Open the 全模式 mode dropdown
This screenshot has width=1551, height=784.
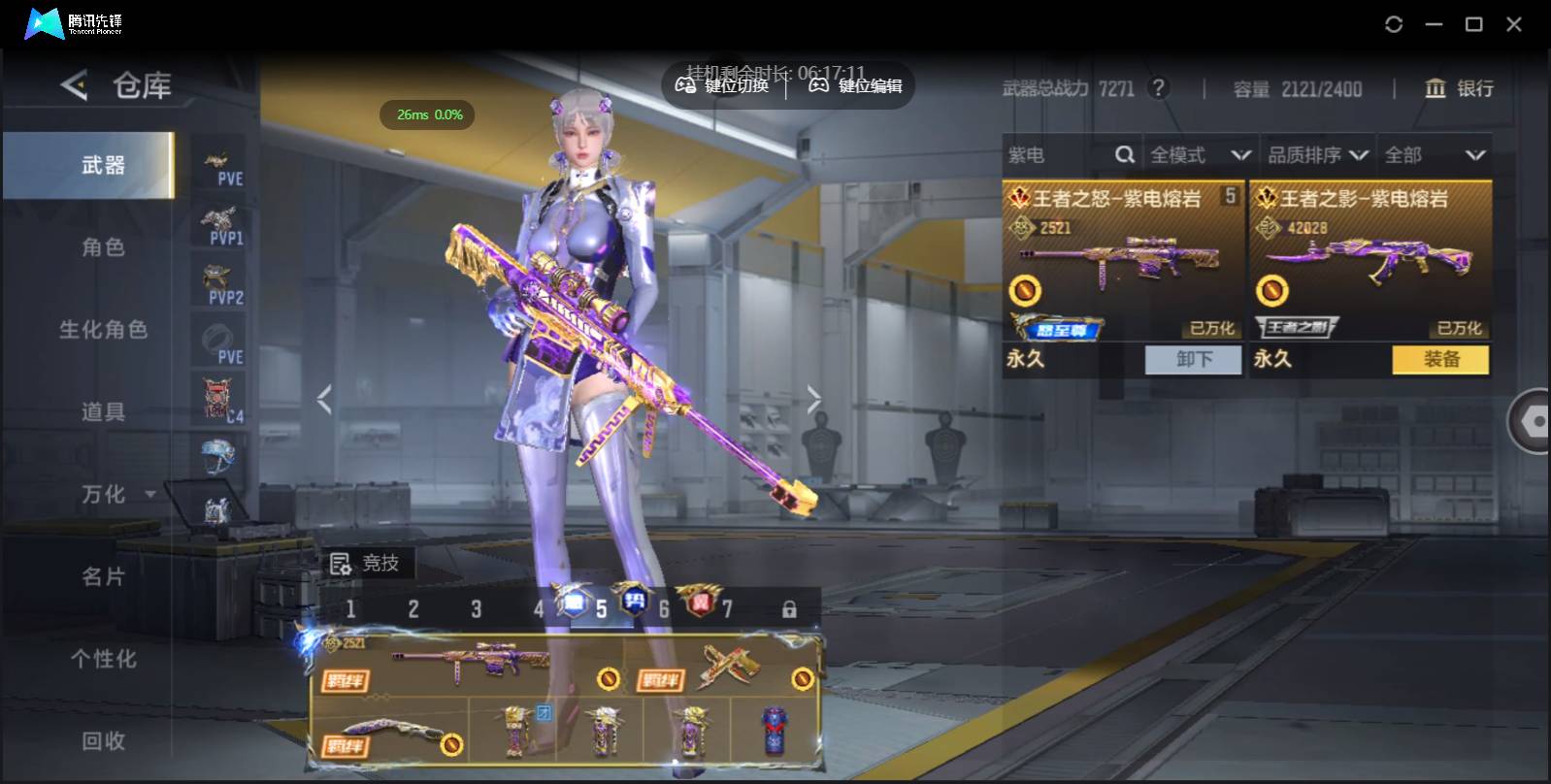click(1200, 155)
